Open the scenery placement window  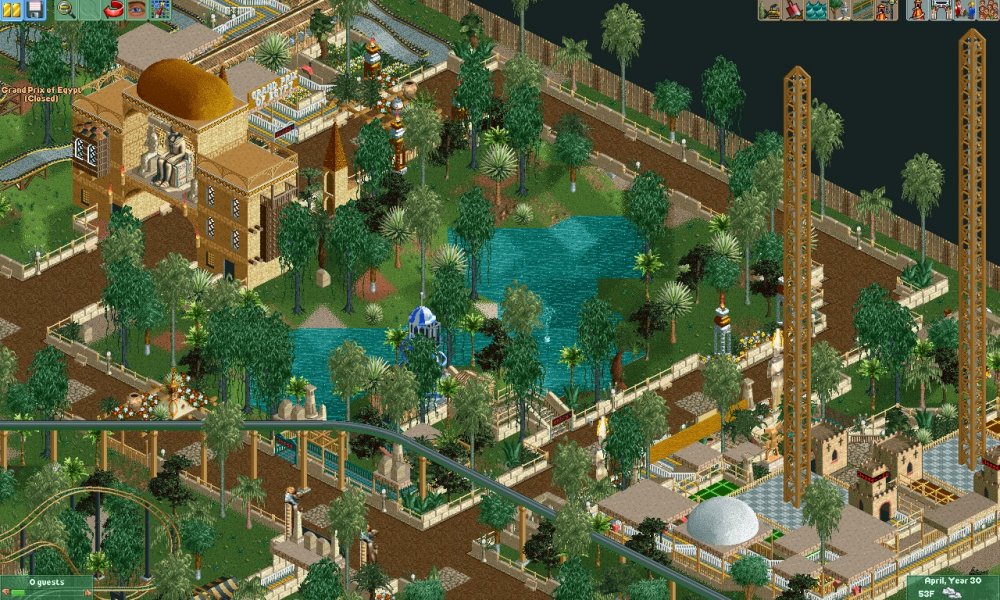(x=839, y=10)
